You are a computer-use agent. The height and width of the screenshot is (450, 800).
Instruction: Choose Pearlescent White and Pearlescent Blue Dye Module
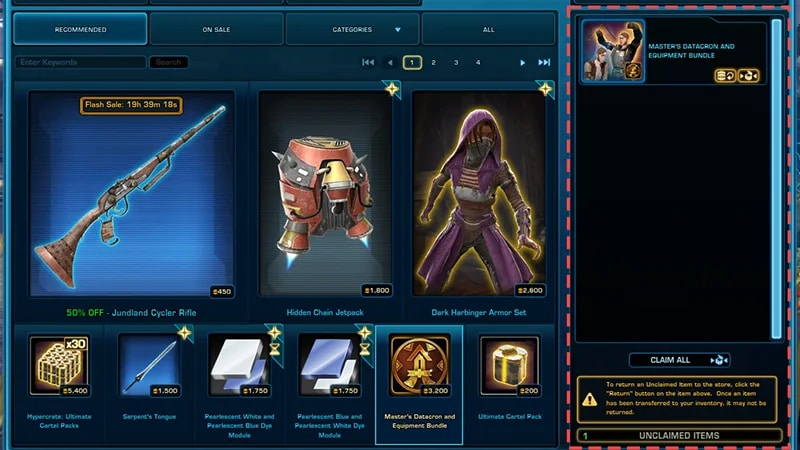click(x=238, y=366)
